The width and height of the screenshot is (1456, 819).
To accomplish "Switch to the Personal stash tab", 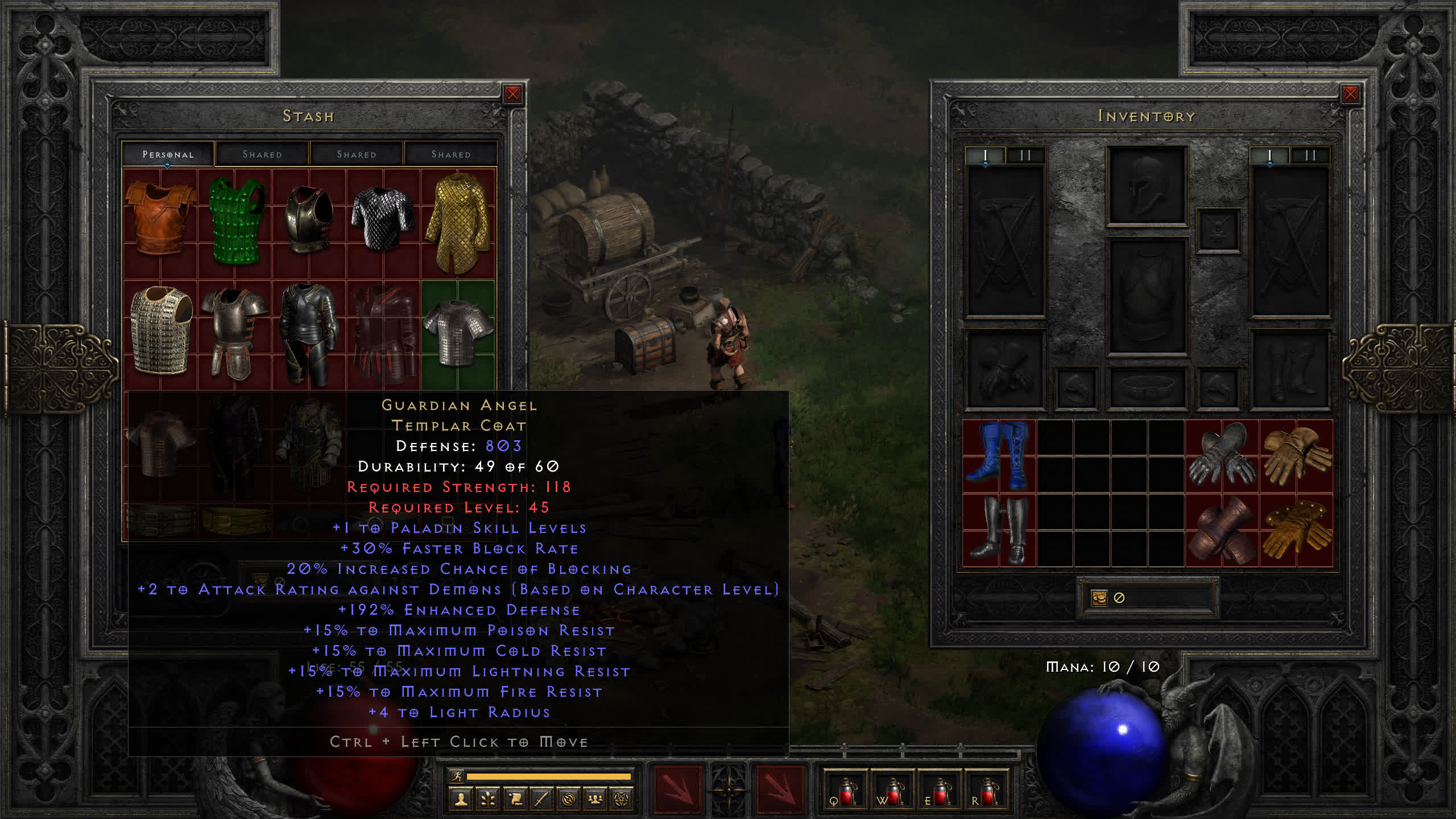I will pyautogui.click(x=168, y=154).
